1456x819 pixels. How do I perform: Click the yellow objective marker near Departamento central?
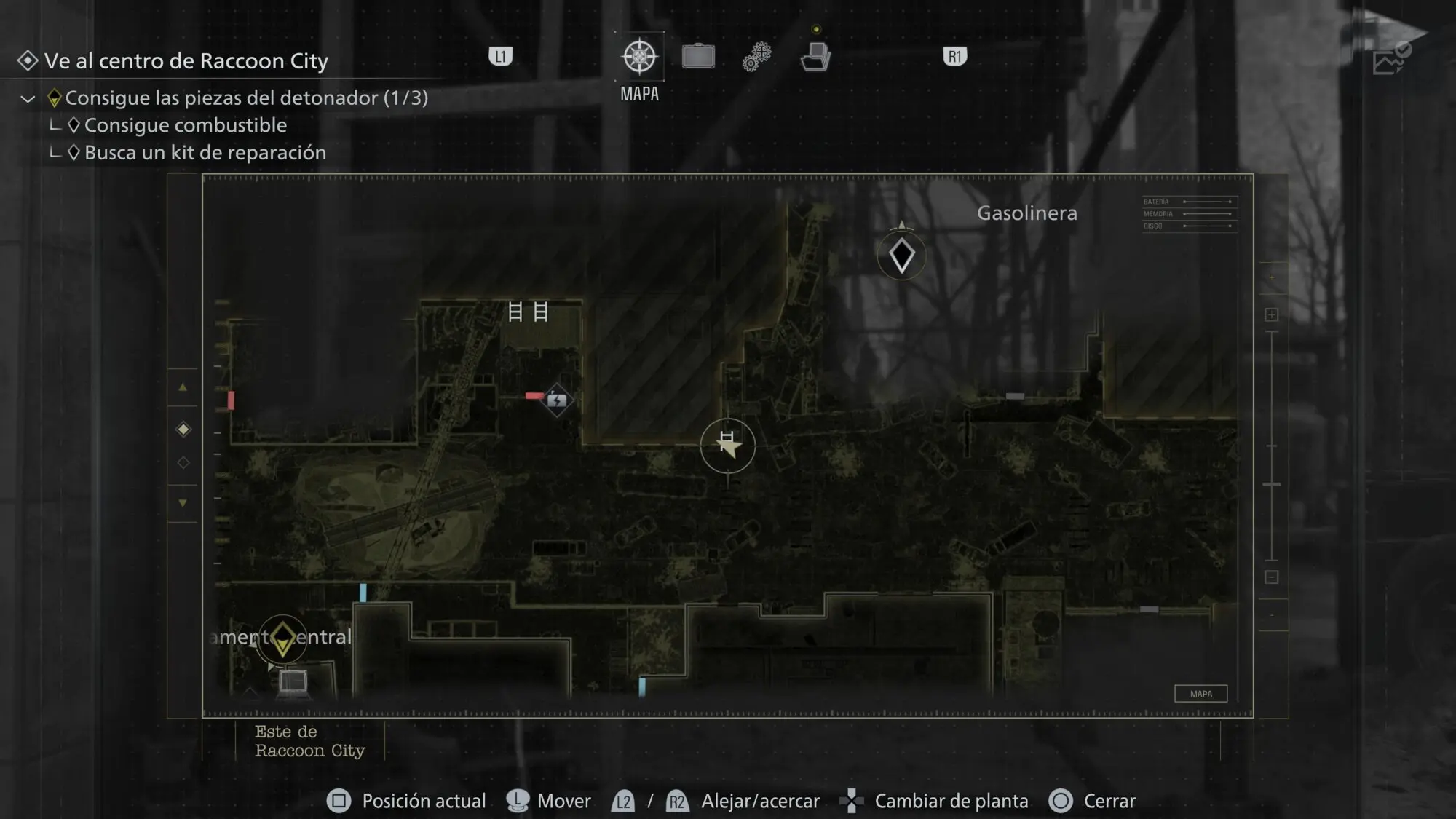282,639
